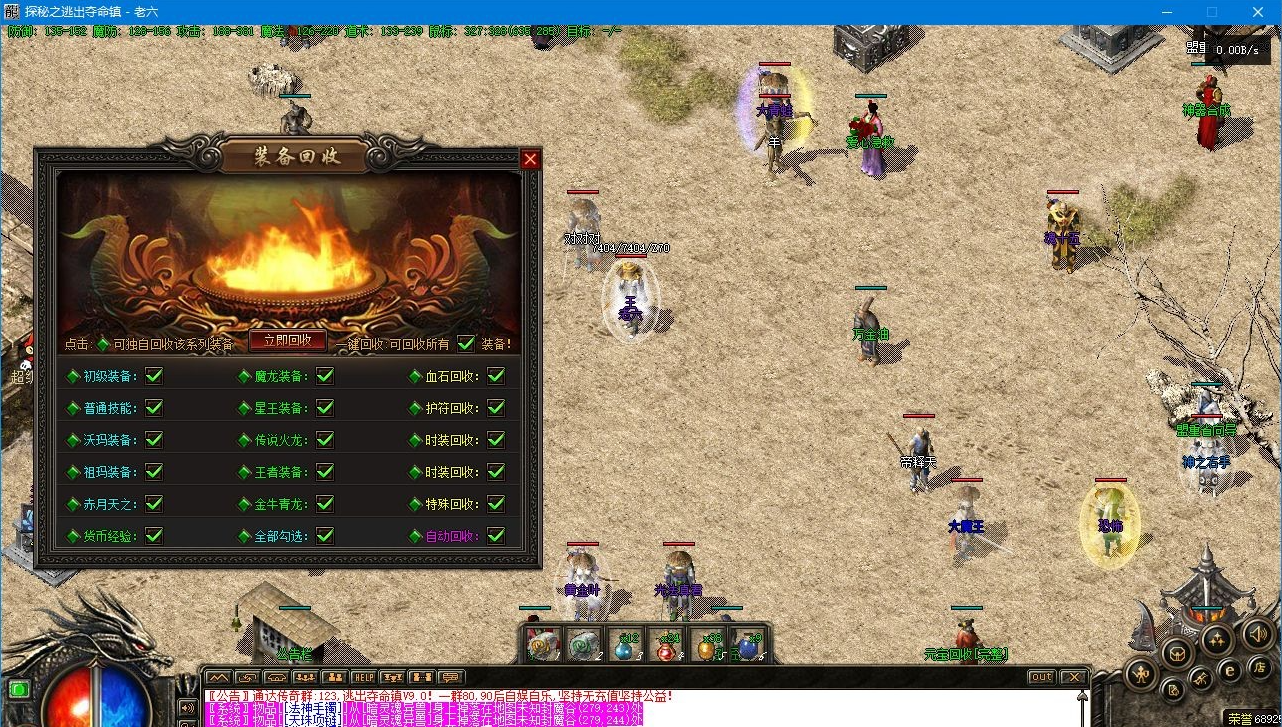Select the blue potion in the quick-slot bar
This screenshot has height=727, width=1282.
point(747,650)
